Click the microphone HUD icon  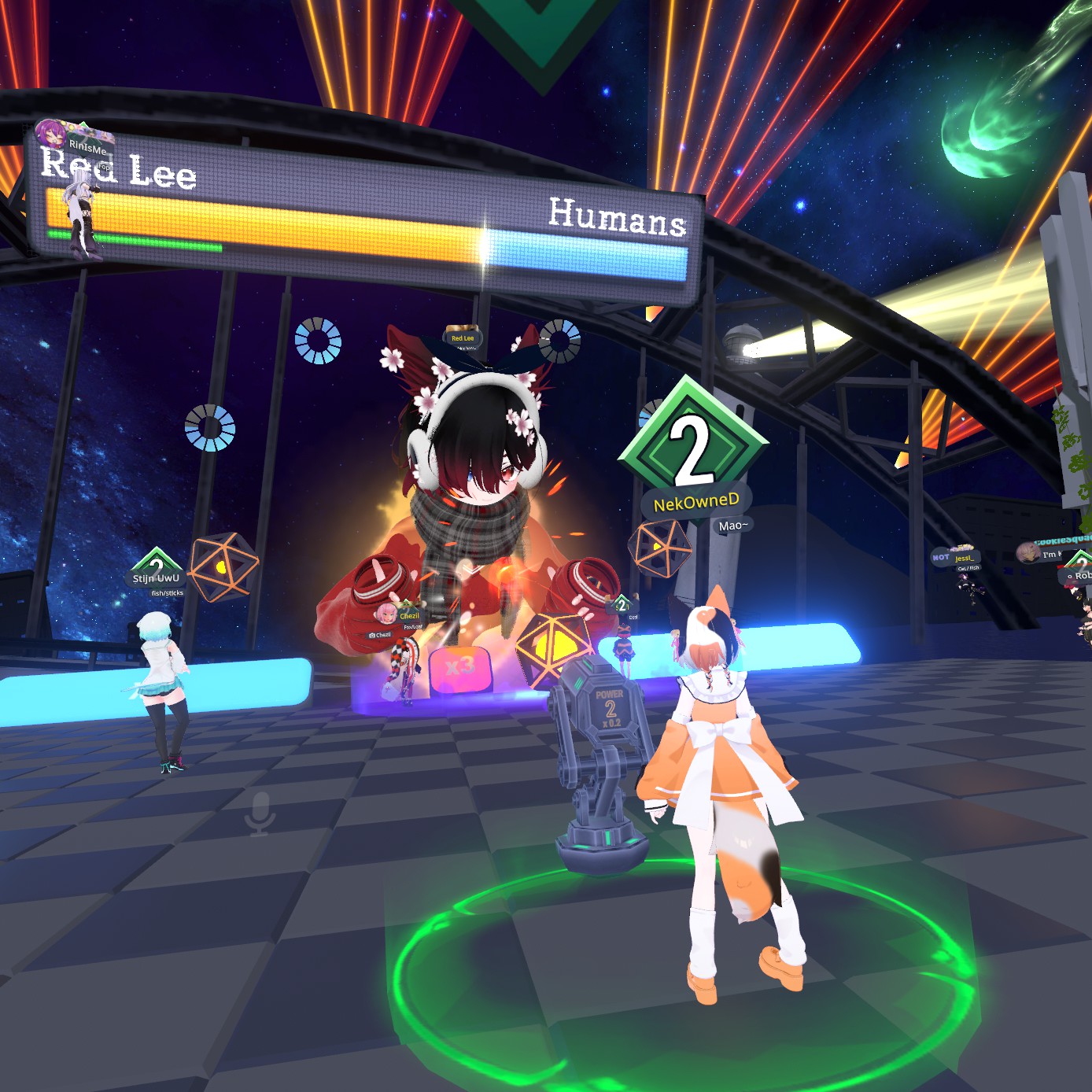(x=260, y=813)
